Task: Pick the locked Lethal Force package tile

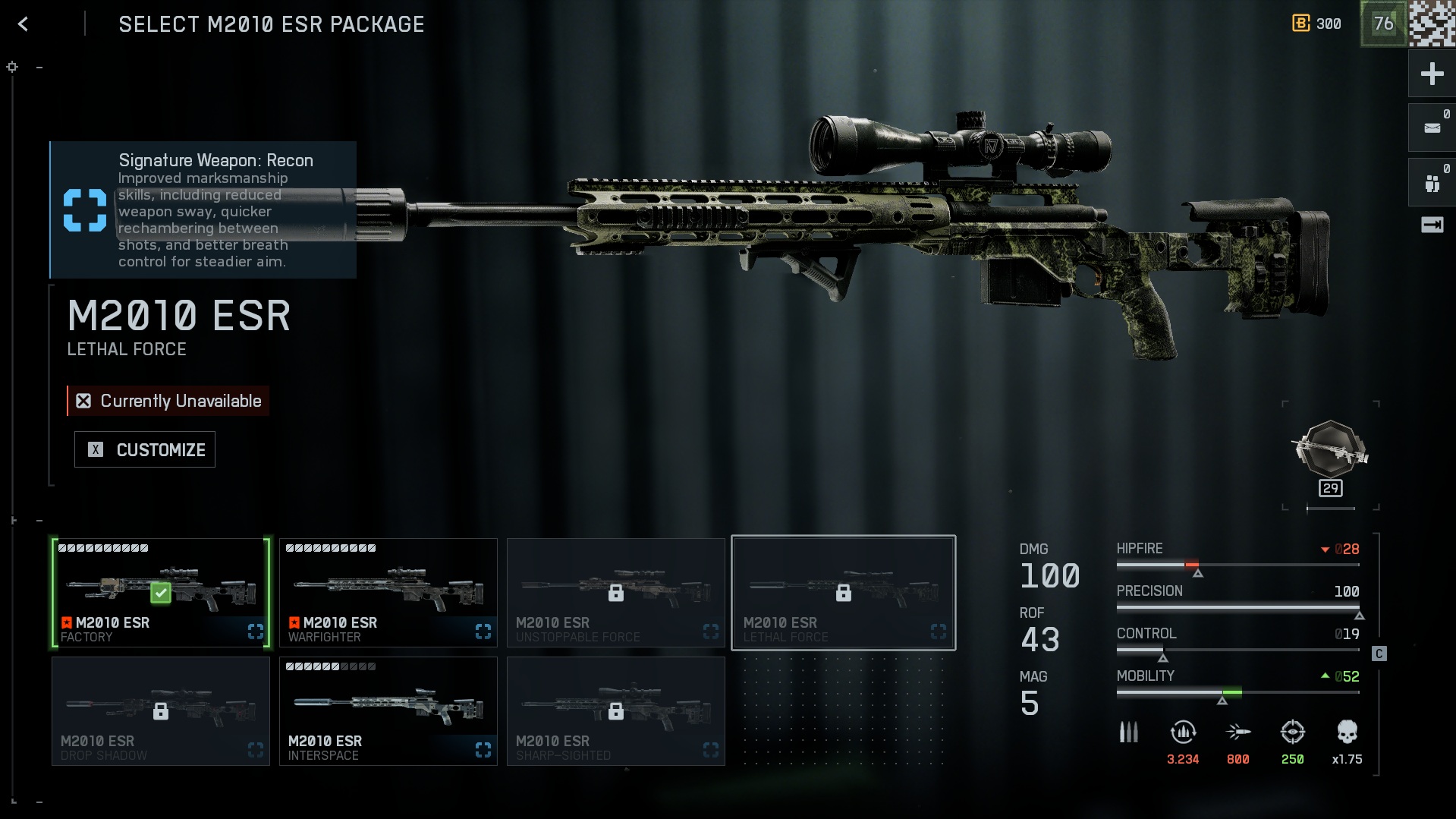Action: [843, 593]
